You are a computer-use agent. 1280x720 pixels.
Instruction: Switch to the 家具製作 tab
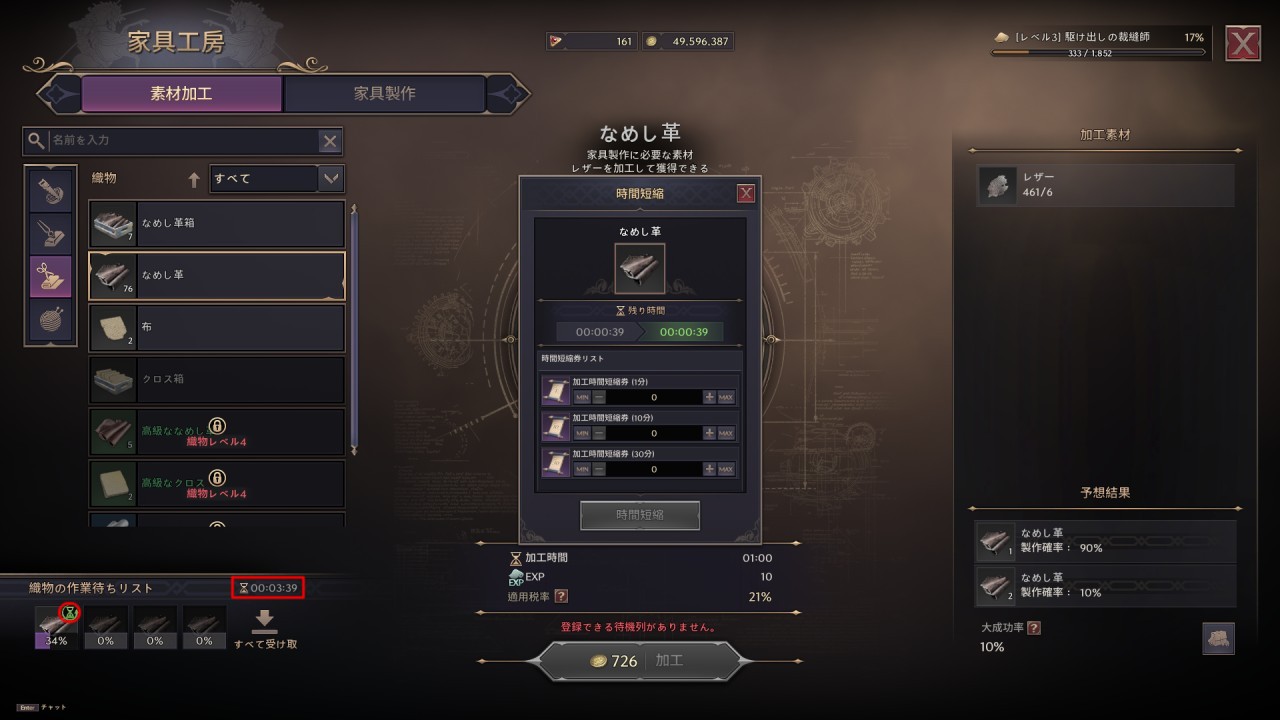(385, 94)
